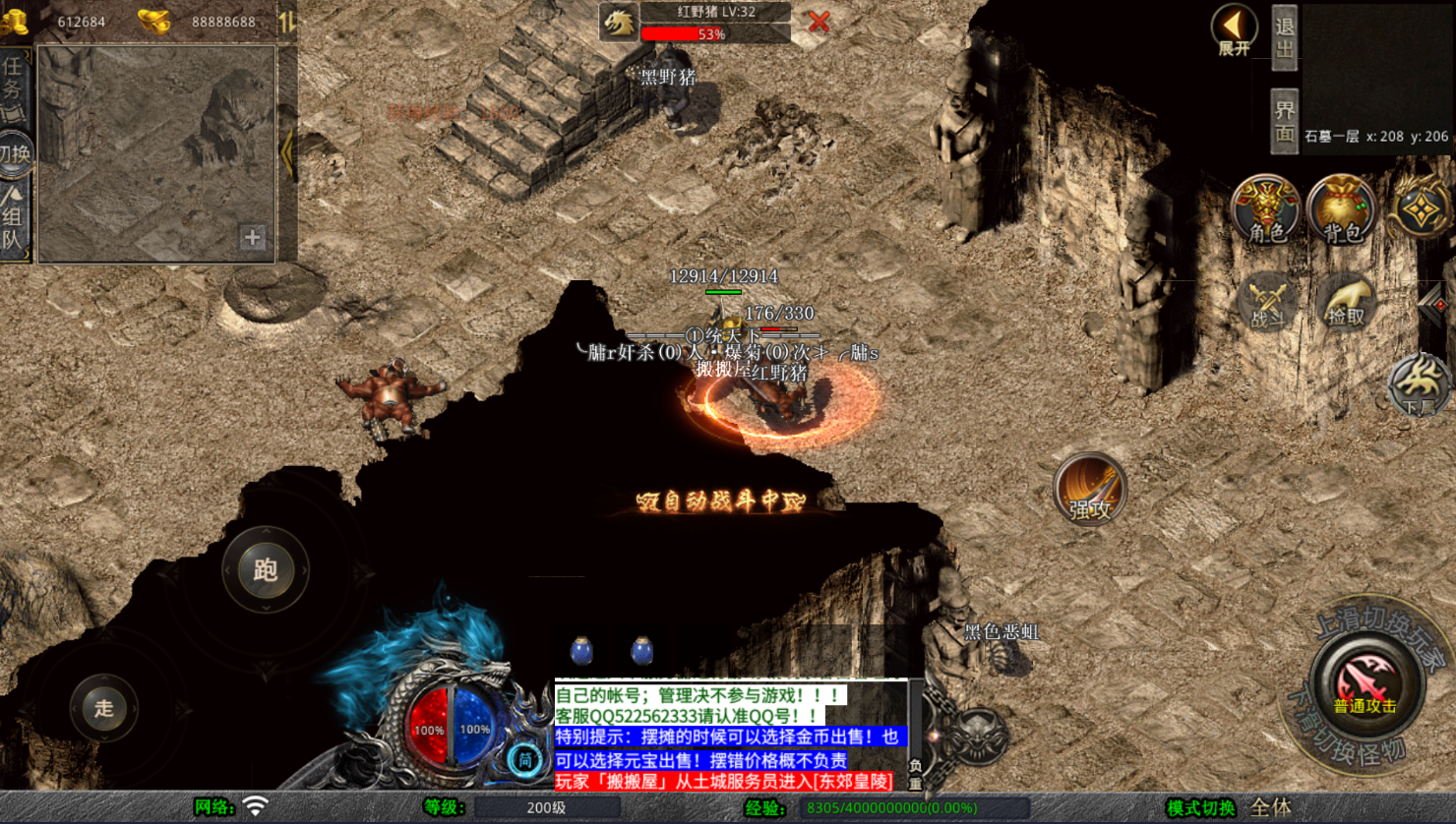Screen dimensions: 1456x824
Task: Expand the menu with 展开 arrow
Action: pyautogui.click(x=1234, y=29)
